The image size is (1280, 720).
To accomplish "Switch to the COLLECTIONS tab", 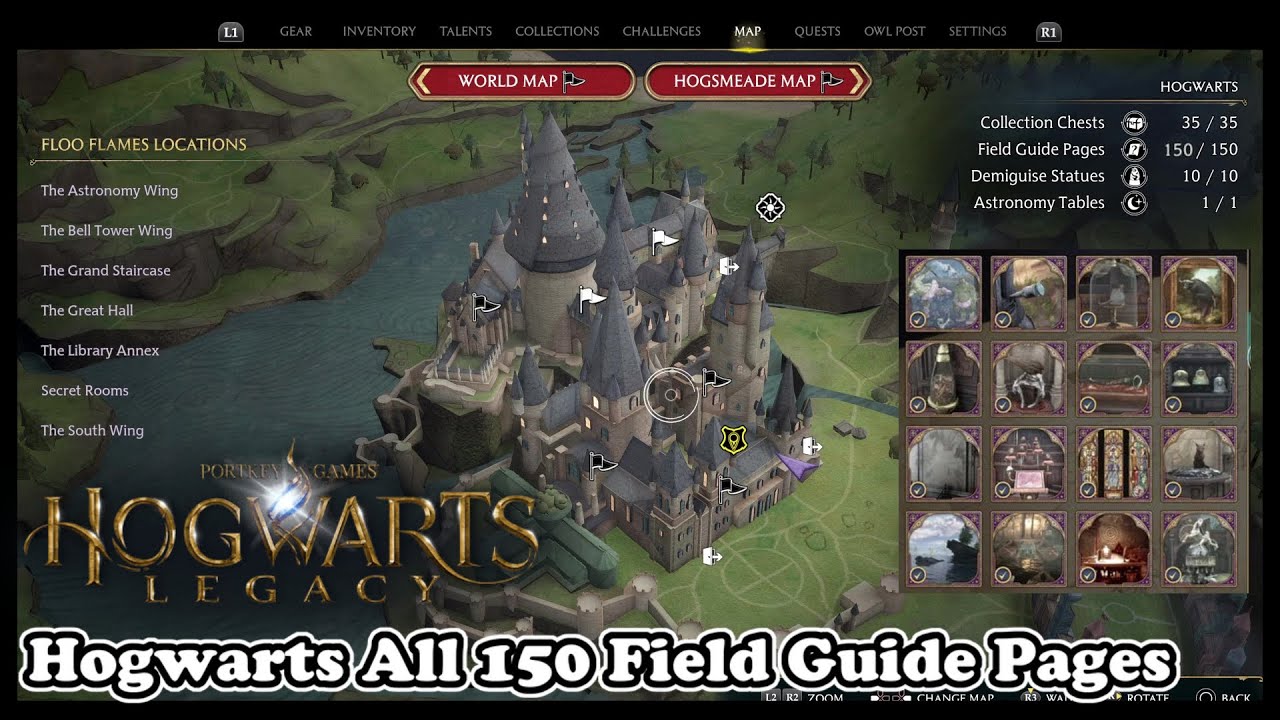I will [x=557, y=31].
